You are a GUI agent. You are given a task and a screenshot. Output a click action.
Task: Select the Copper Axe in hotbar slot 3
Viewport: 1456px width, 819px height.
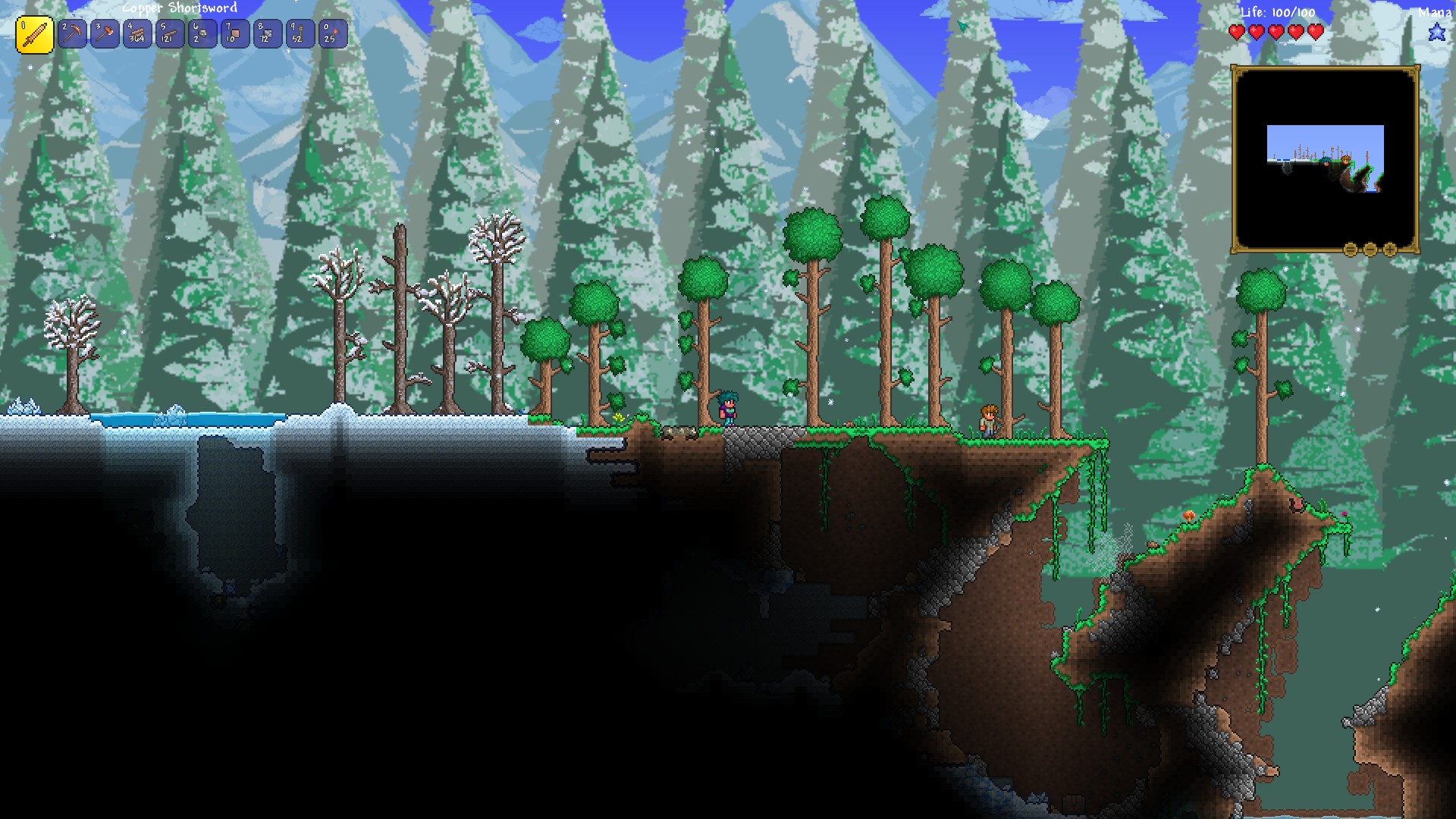pyautogui.click(x=105, y=33)
